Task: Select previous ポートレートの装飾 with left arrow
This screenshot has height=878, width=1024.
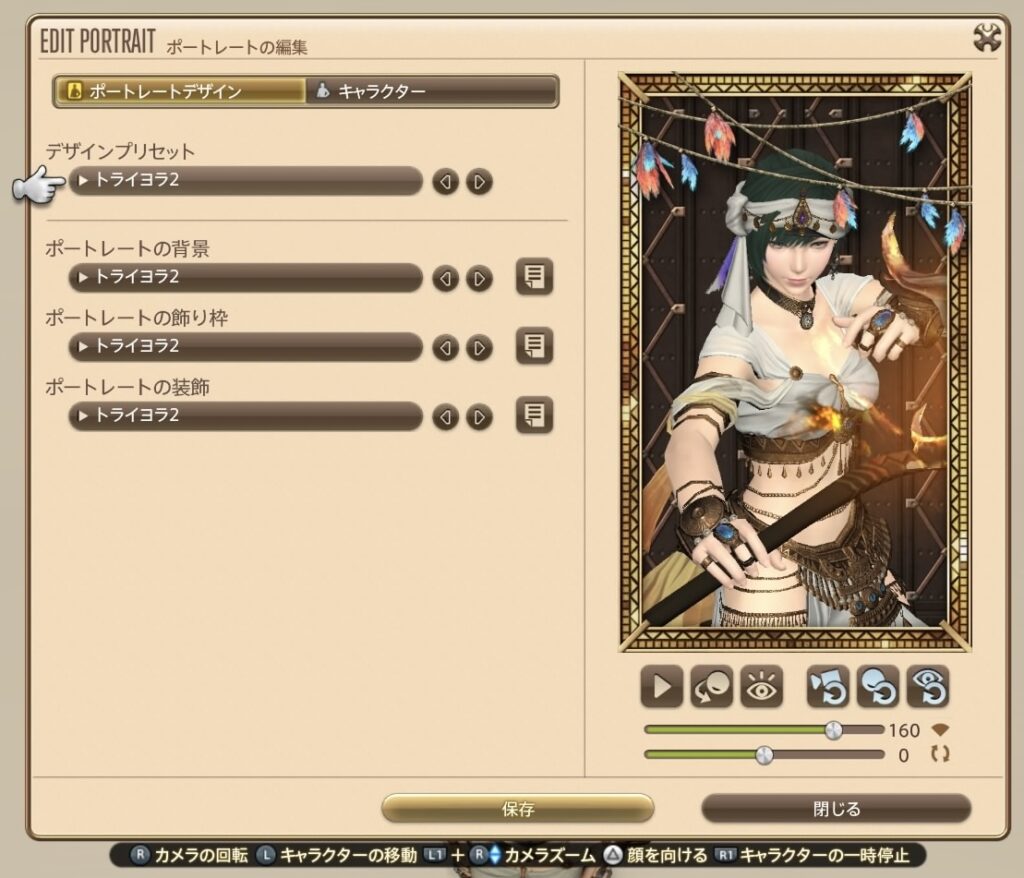Action: 446,416
